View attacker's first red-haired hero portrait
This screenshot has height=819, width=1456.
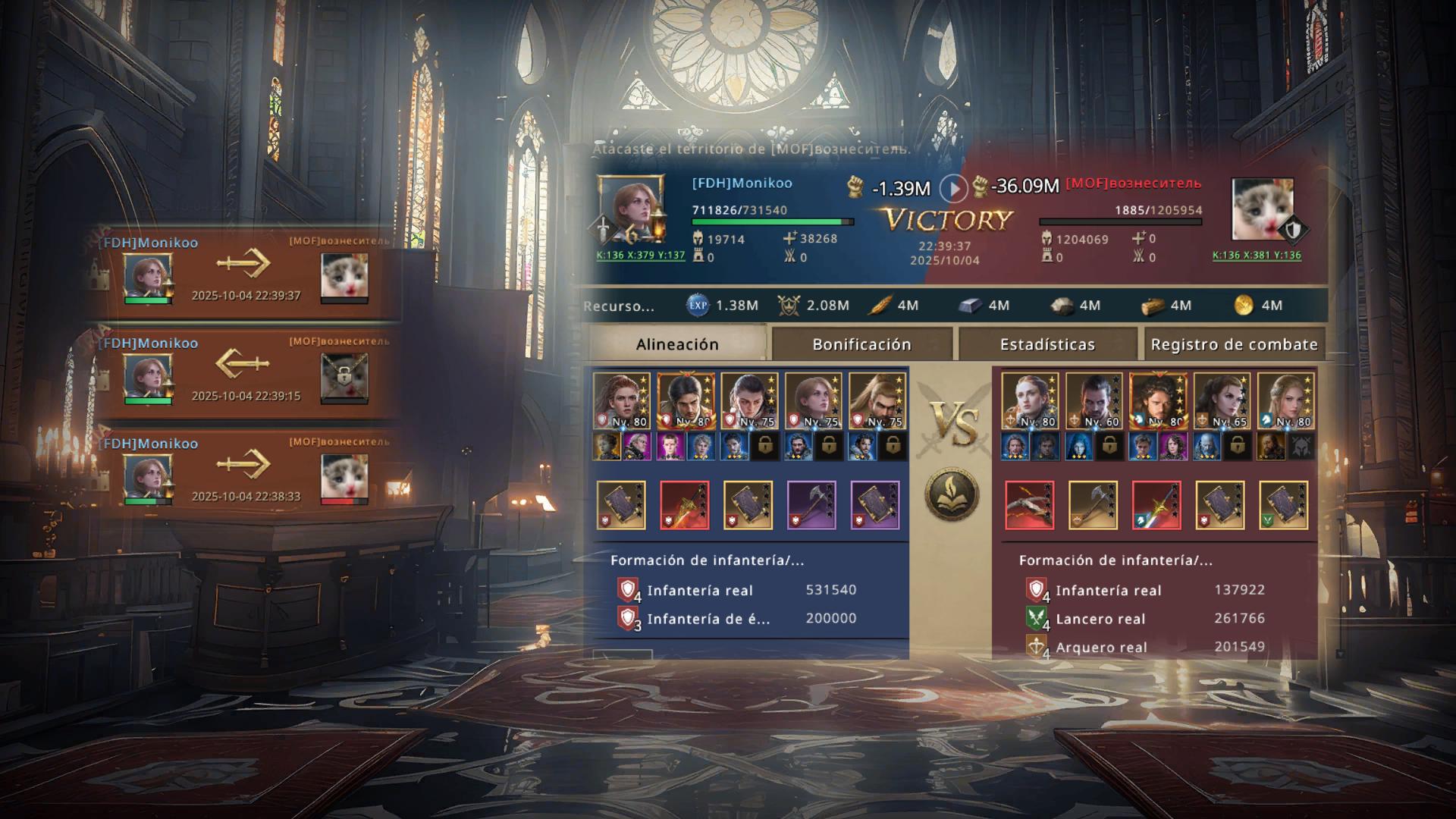[621, 401]
